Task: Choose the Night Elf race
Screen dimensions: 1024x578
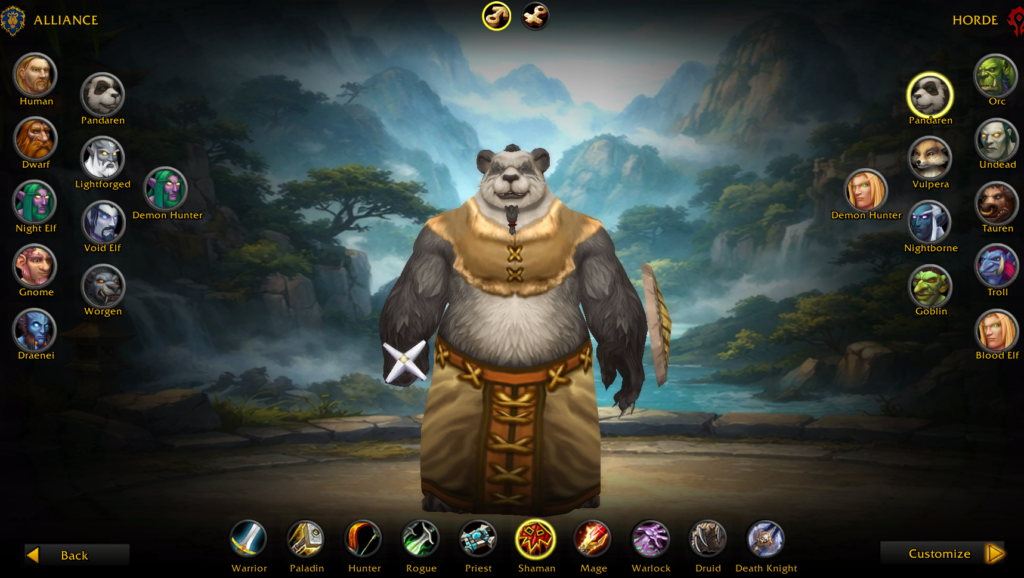Action: 36,202
